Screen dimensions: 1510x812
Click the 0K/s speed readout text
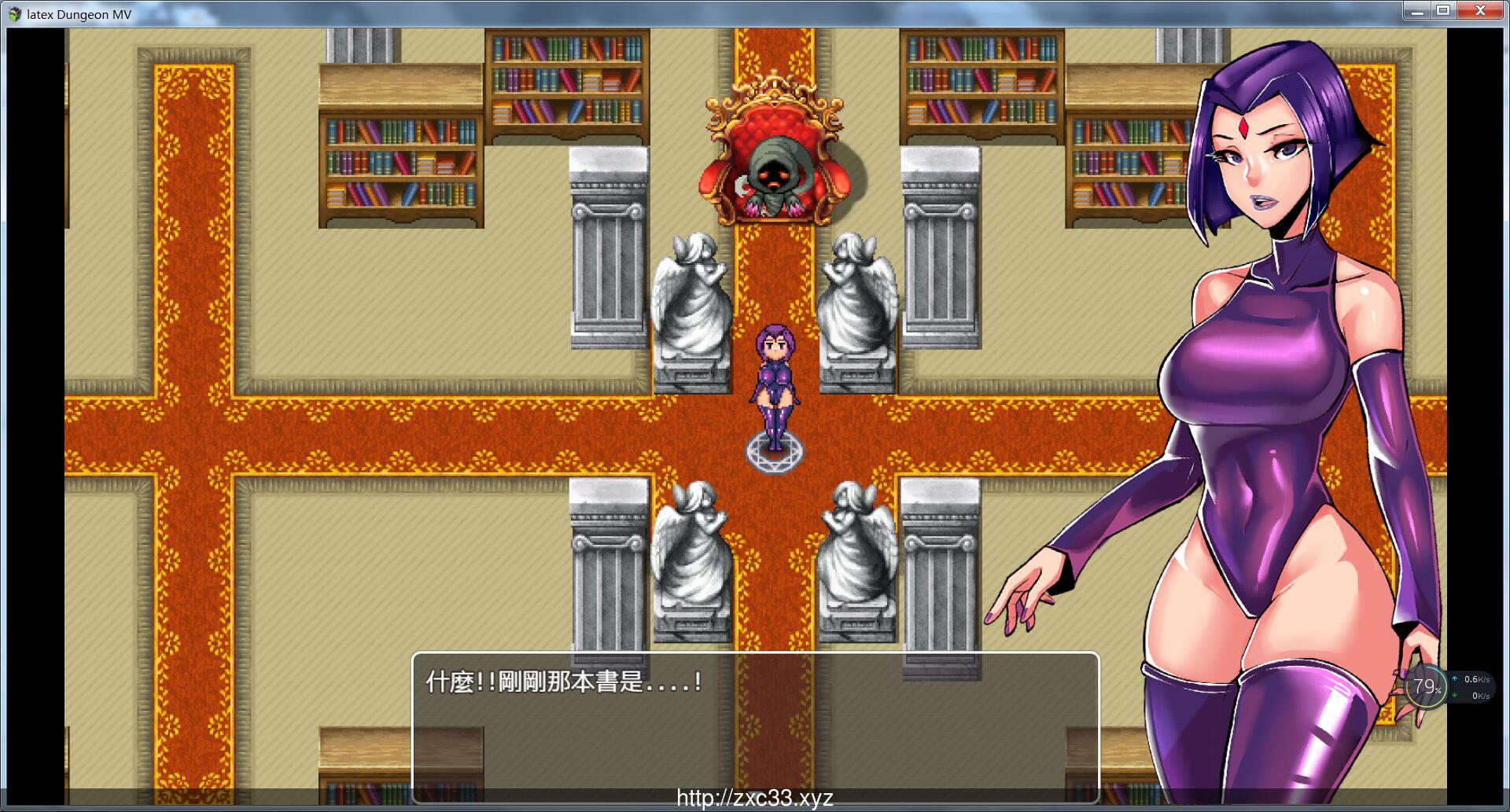(1482, 695)
